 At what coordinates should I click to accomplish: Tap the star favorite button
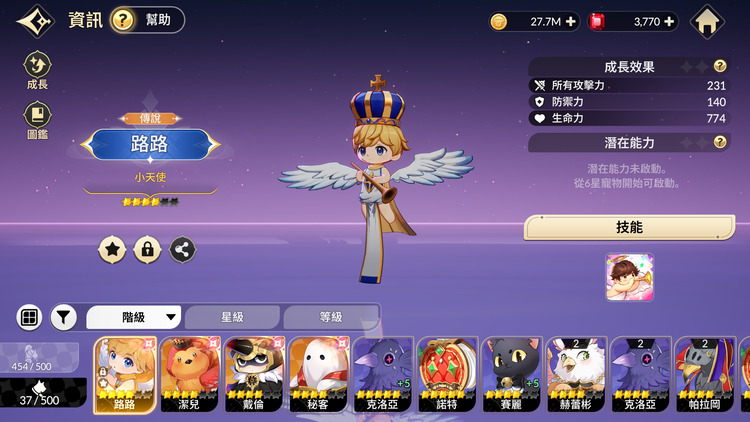pyautogui.click(x=112, y=249)
